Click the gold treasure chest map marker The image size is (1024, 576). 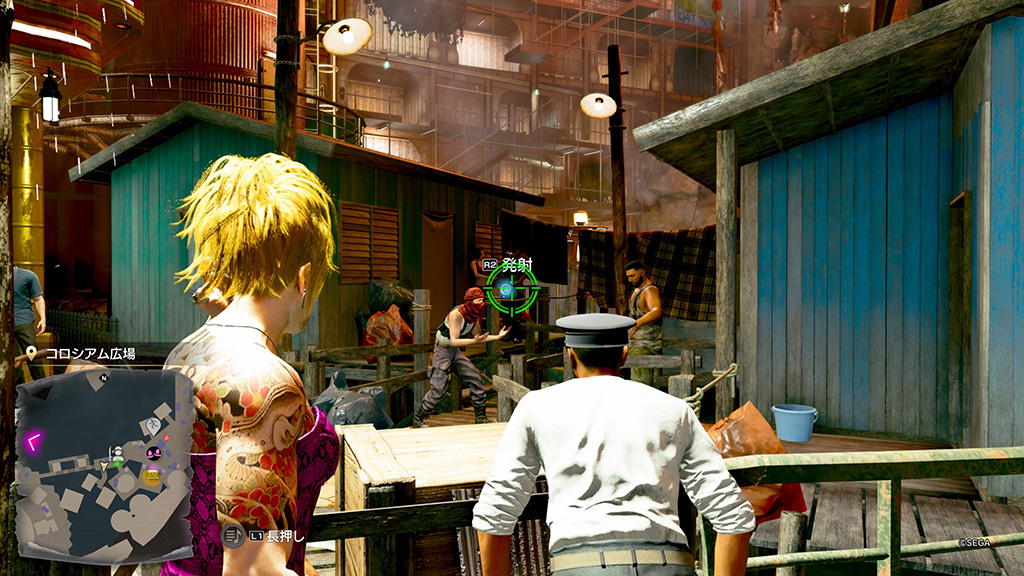point(151,477)
